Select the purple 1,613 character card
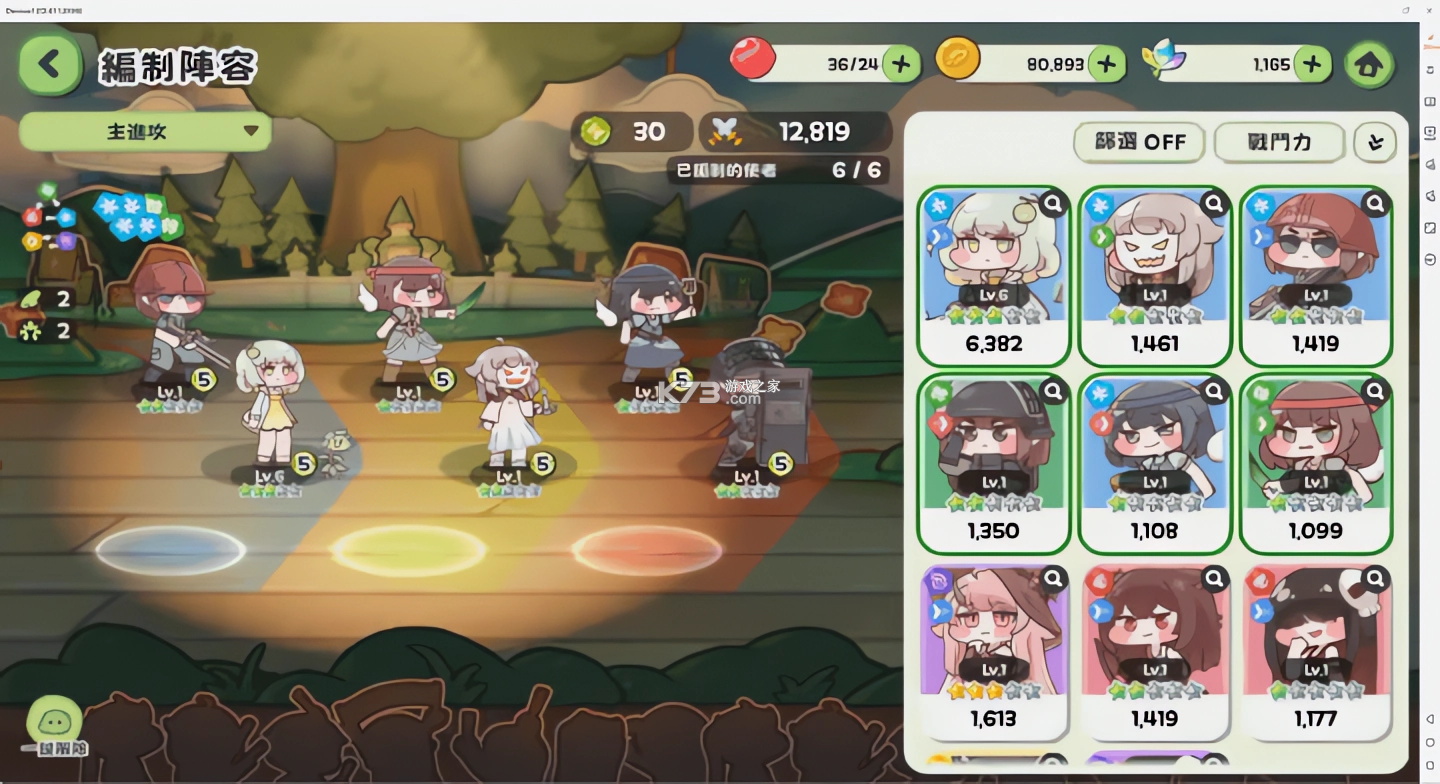The height and width of the screenshot is (784, 1440). 993,650
